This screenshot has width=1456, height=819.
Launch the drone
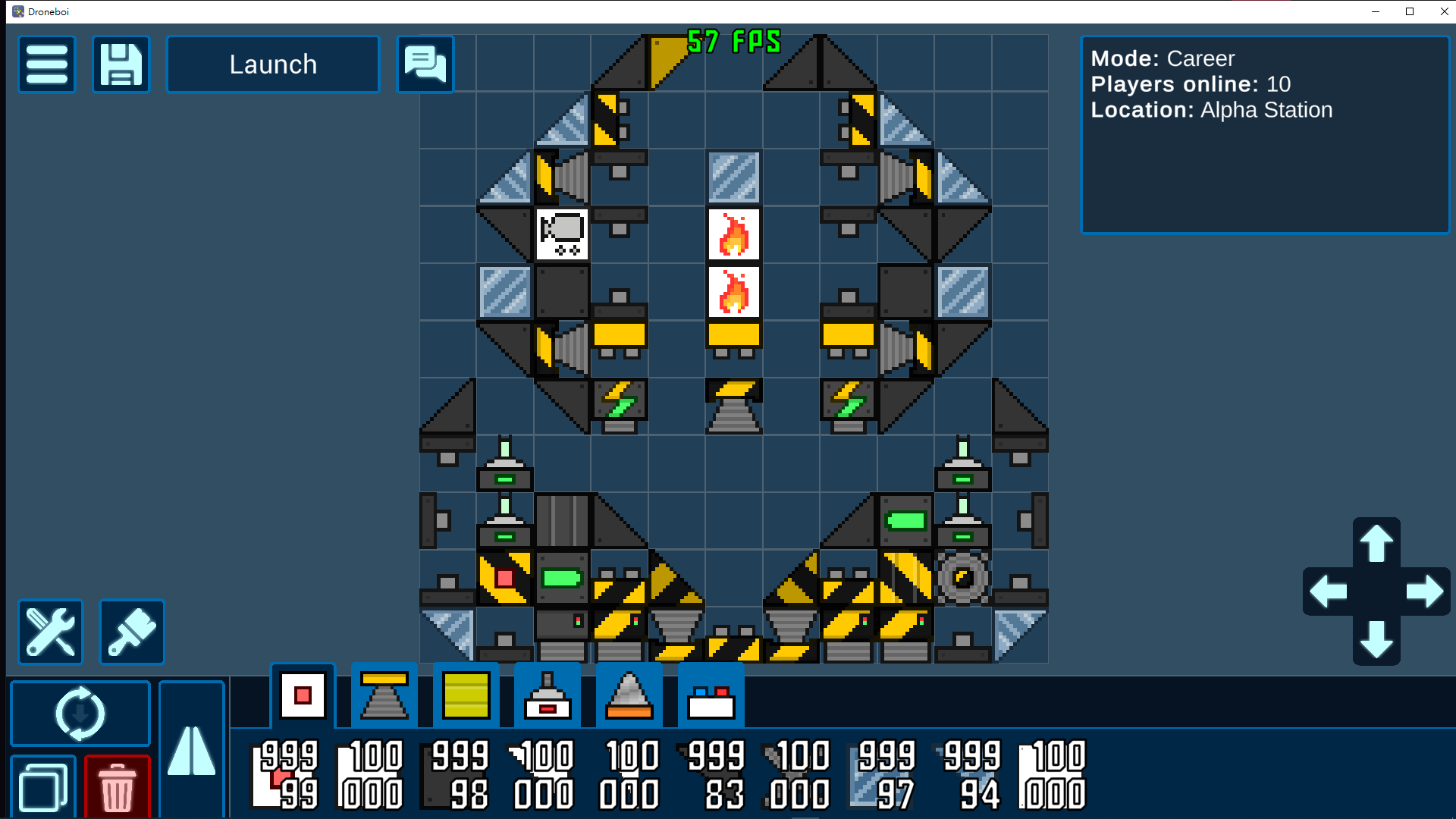point(273,64)
